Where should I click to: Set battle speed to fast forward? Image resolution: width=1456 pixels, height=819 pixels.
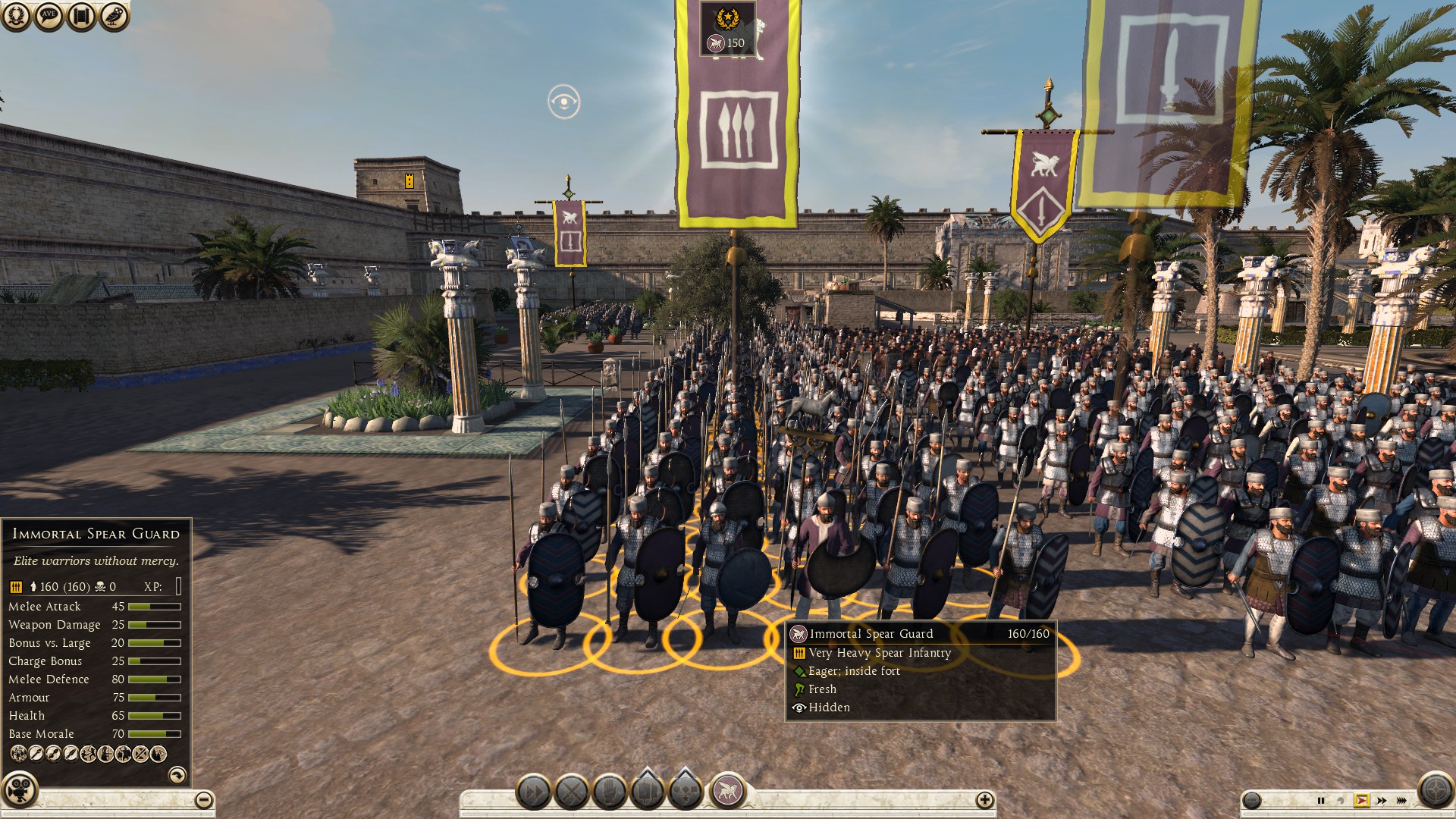tap(1382, 800)
